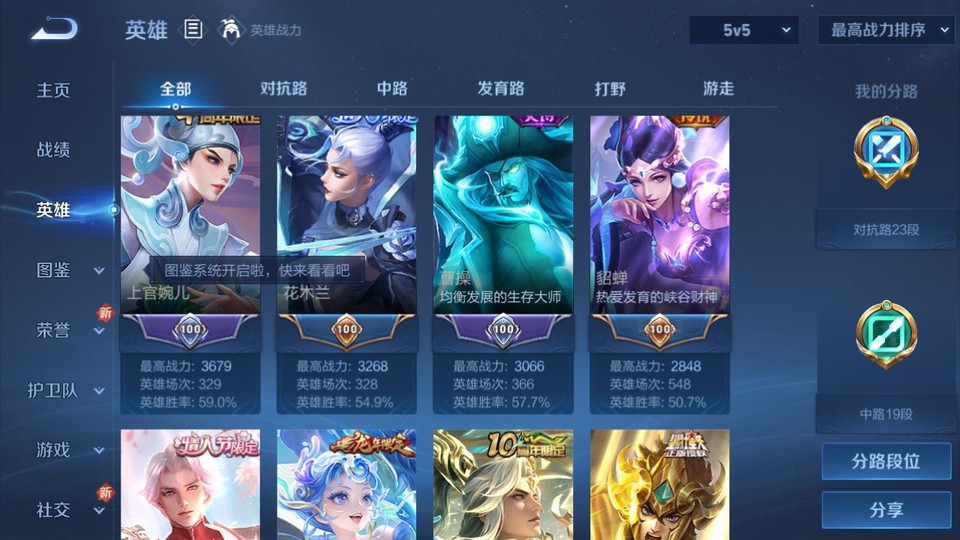Viewport: 960px width, 540px height.
Task: Switch to the 中路 tab
Action: tap(392, 88)
